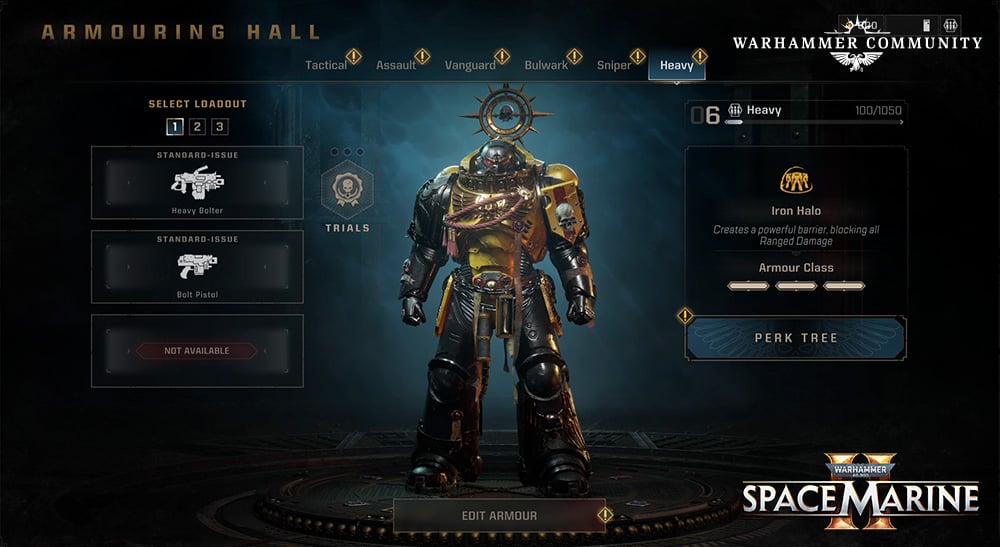The image size is (1000, 547).
Task: Click the Not Available weapon slot
Action: click(197, 351)
